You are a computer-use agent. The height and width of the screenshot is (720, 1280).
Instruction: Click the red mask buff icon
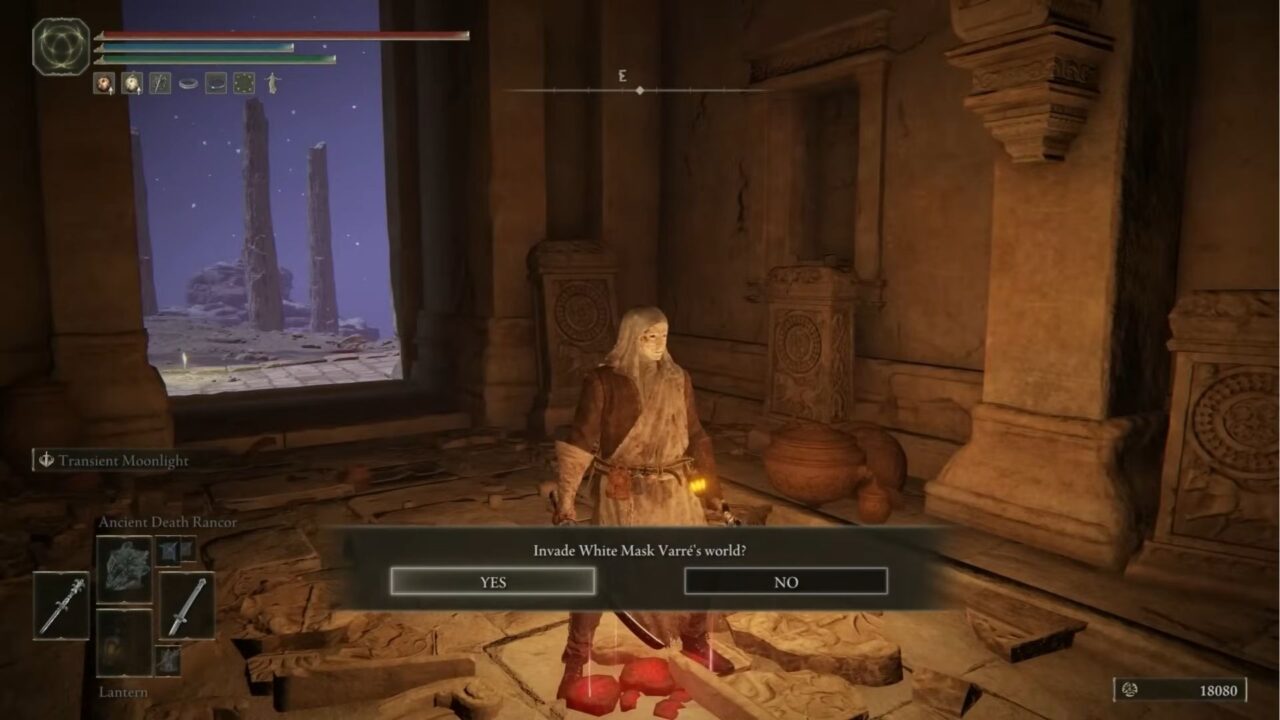(104, 83)
